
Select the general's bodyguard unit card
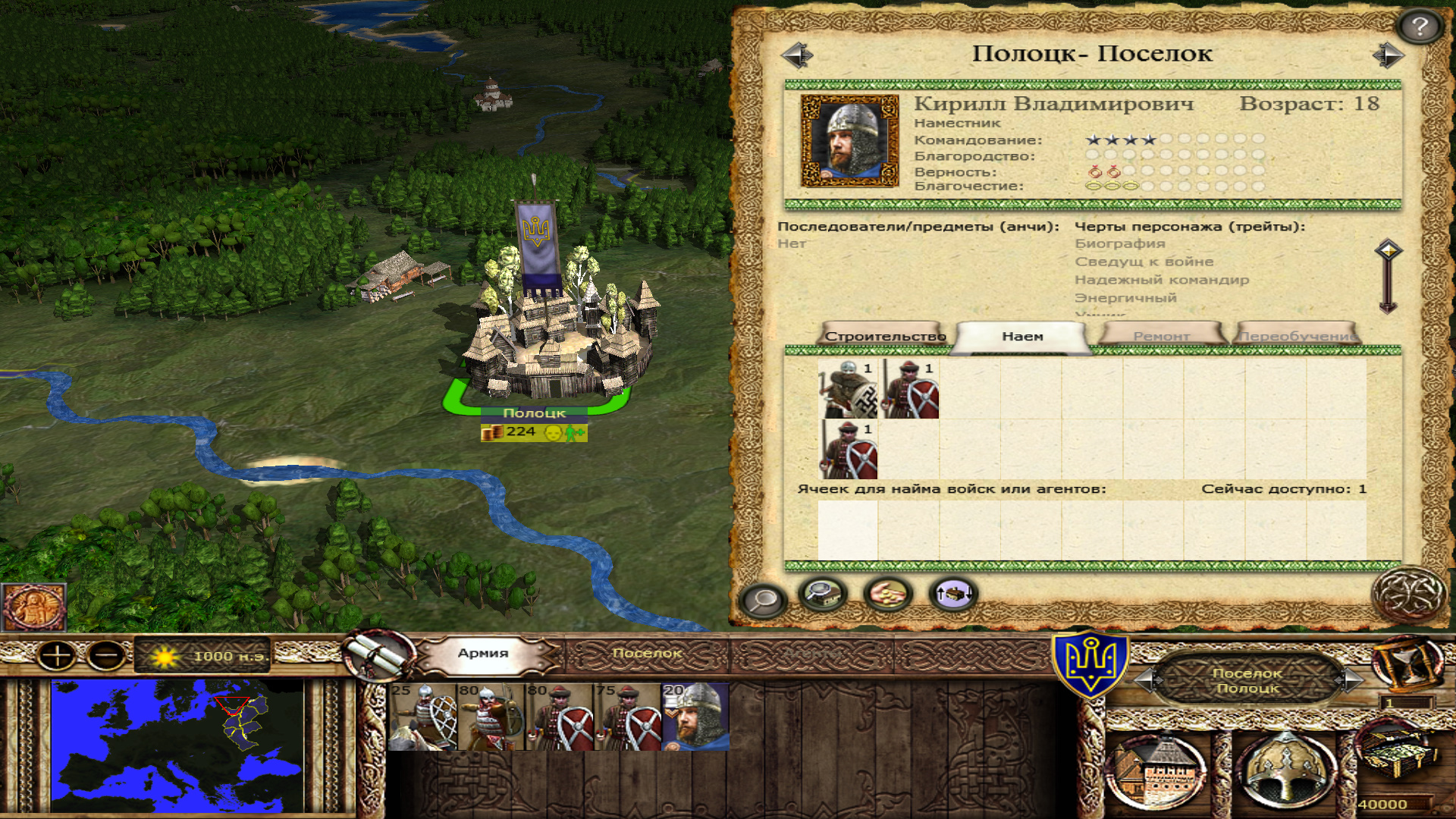pos(695,717)
